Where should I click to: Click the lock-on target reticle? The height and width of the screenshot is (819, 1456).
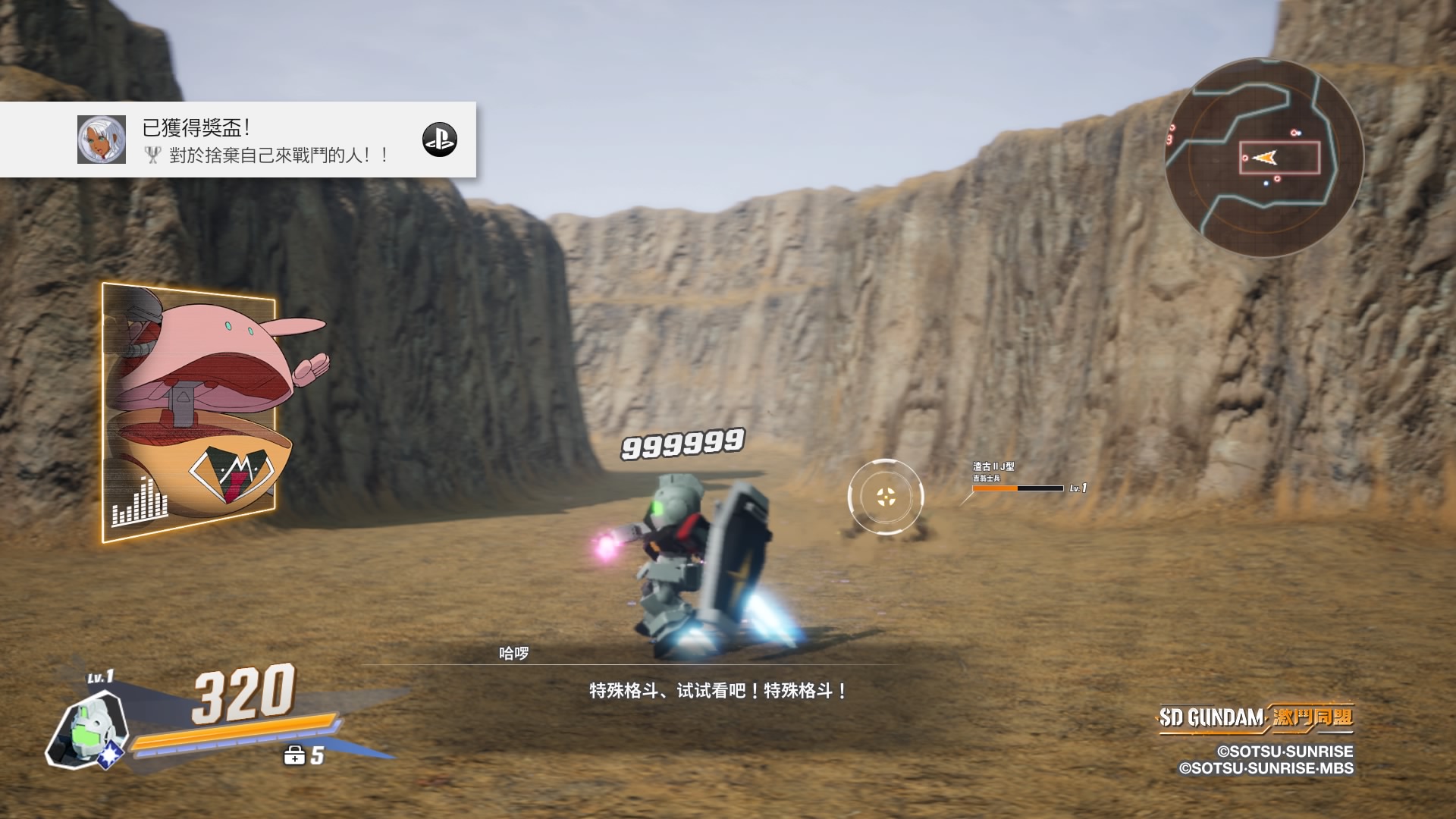(x=886, y=497)
